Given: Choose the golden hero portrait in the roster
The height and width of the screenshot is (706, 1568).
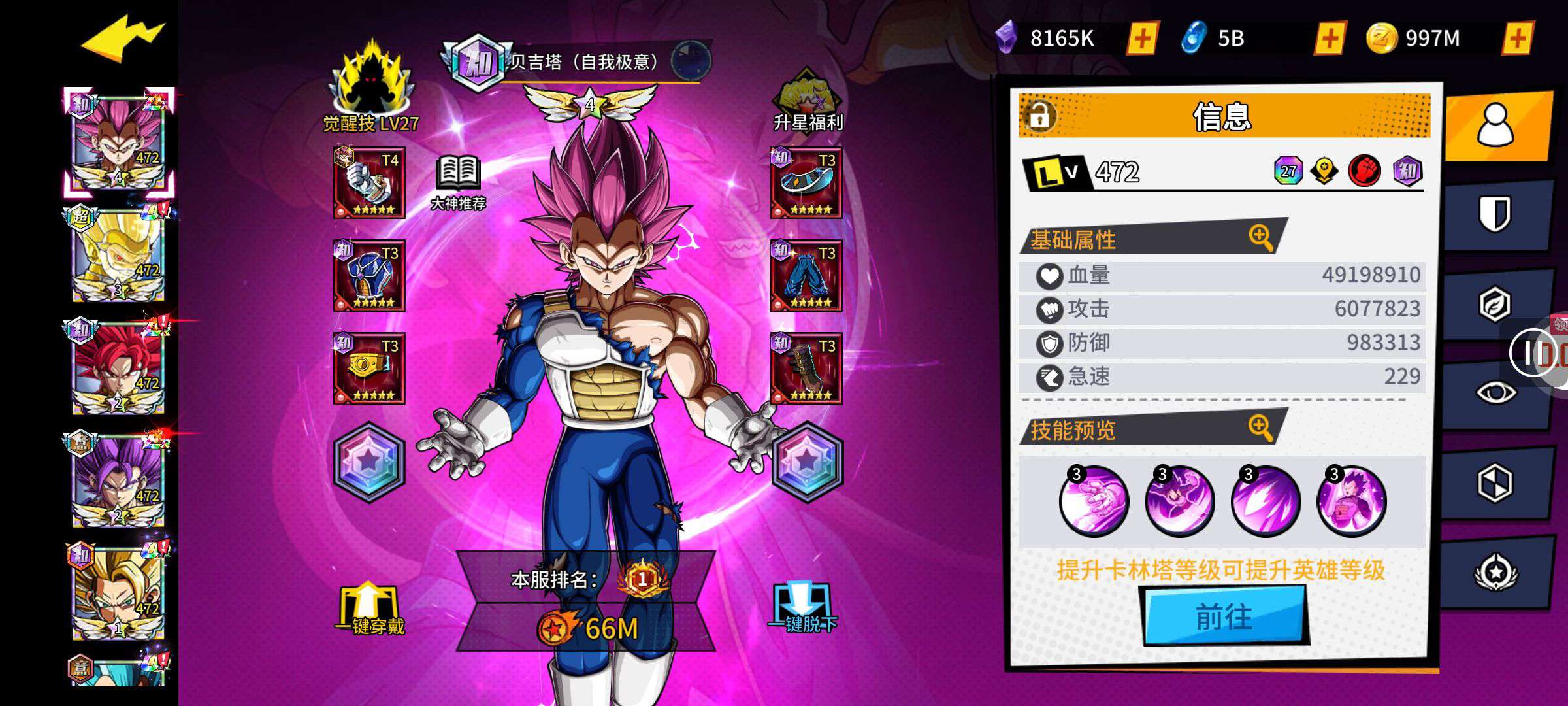Looking at the screenshot, I should tap(118, 256).
